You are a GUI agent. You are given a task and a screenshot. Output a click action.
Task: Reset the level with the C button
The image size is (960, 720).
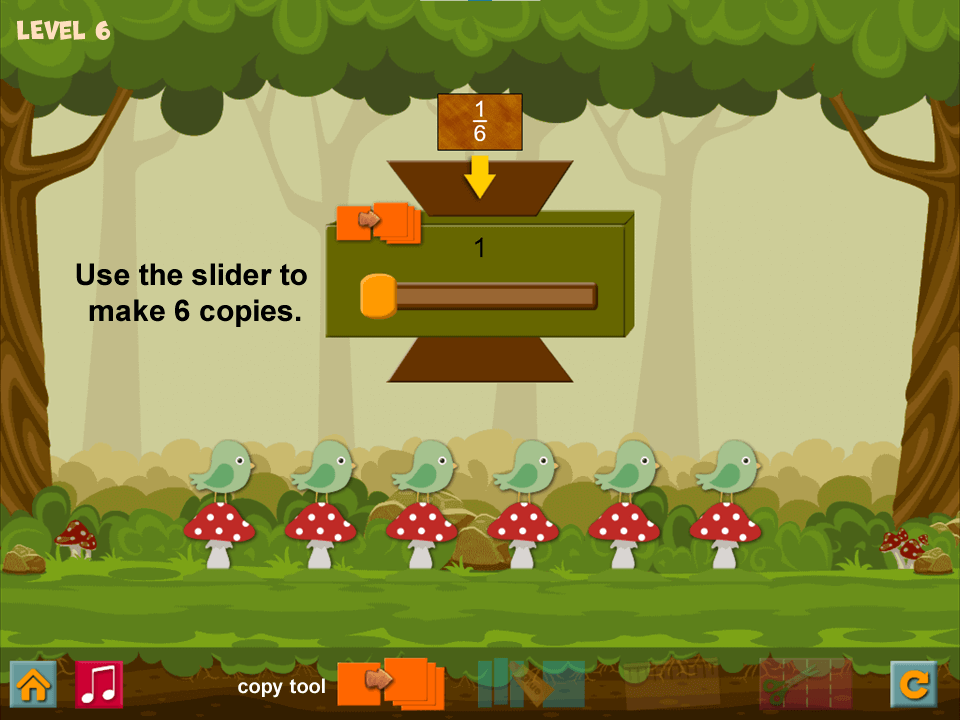[x=913, y=684]
